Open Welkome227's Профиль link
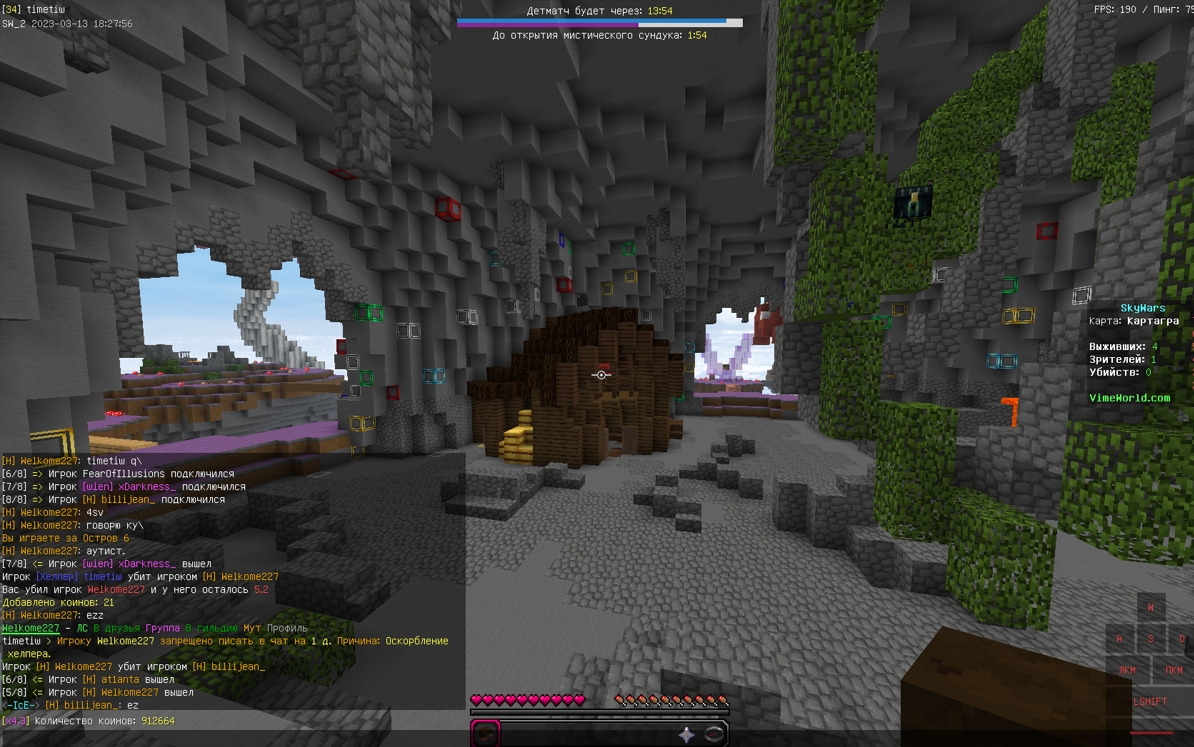This screenshot has width=1194, height=747. coord(288,628)
